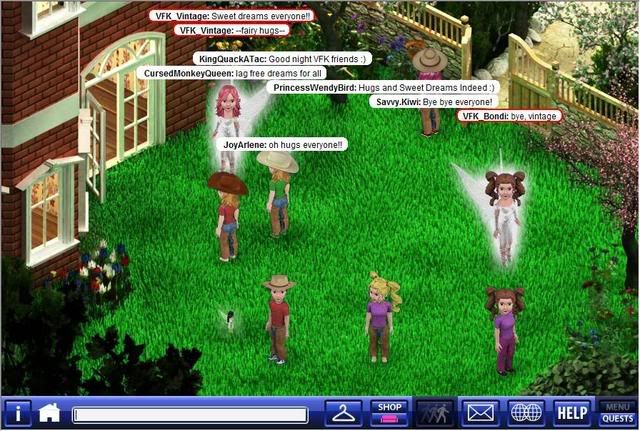The width and height of the screenshot is (640, 431).
Task: Open the world map globe
Action: [526, 413]
